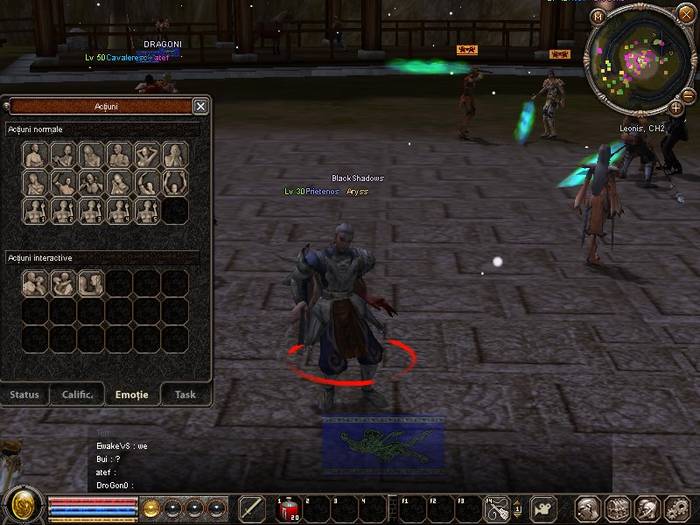
Task: Show the Task tab
Action: click(x=185, y=394)
